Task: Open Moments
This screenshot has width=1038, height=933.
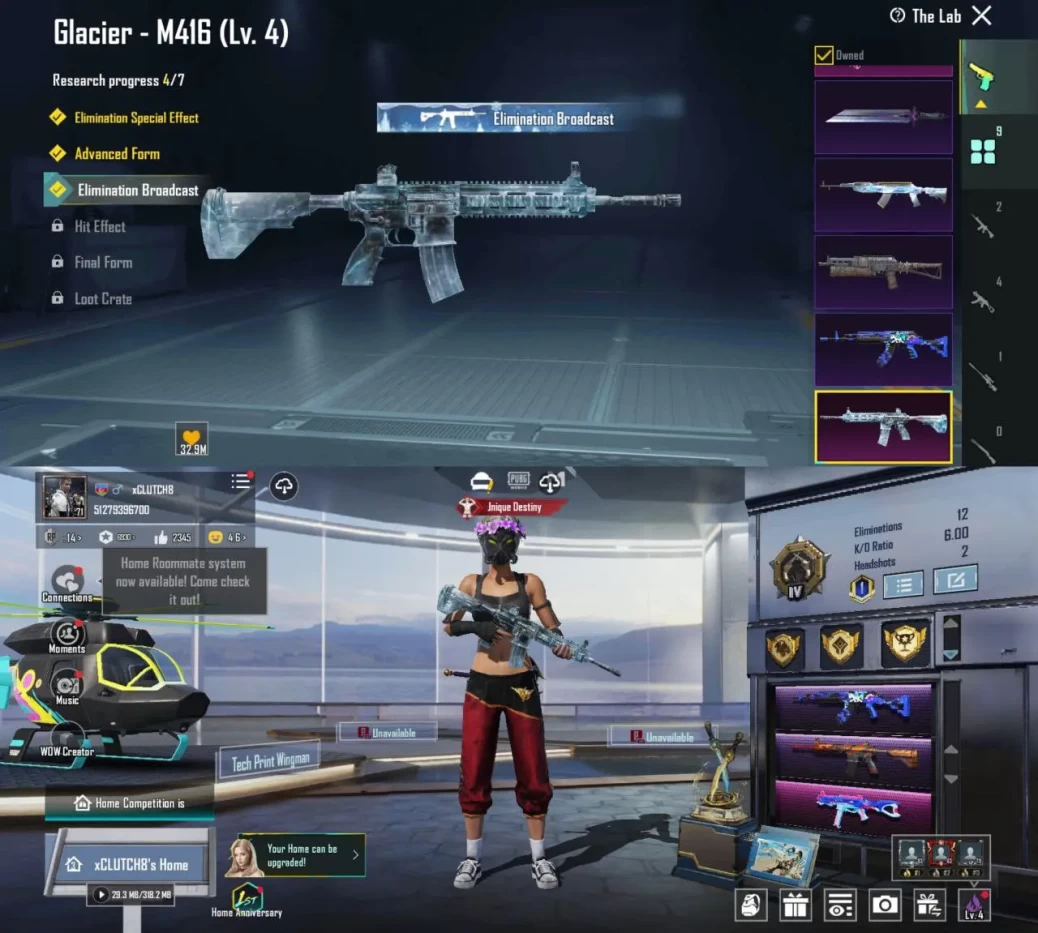Action: 67,635
